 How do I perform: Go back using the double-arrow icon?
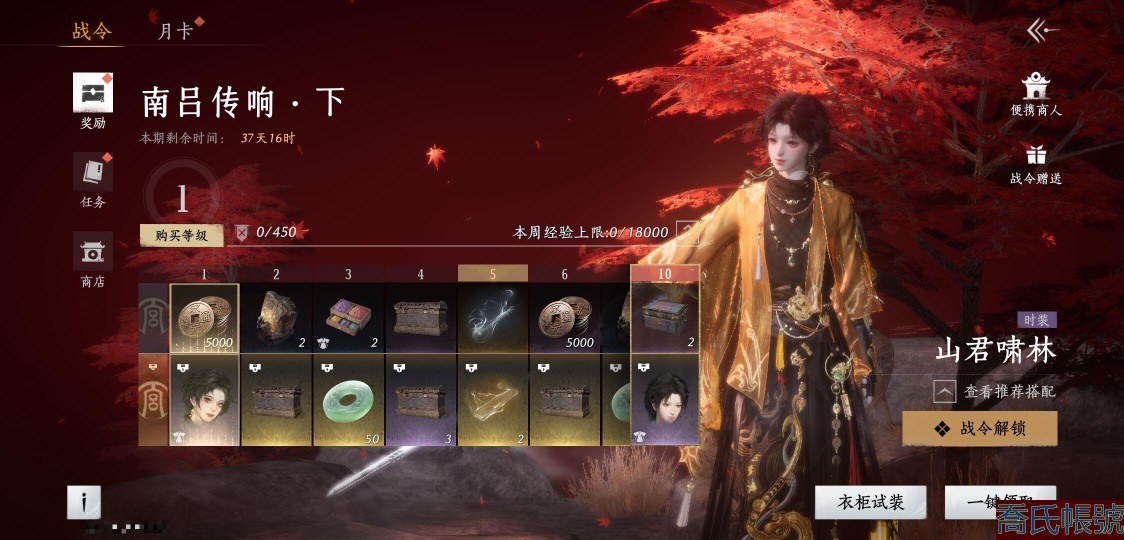(x=1041, y=31)
